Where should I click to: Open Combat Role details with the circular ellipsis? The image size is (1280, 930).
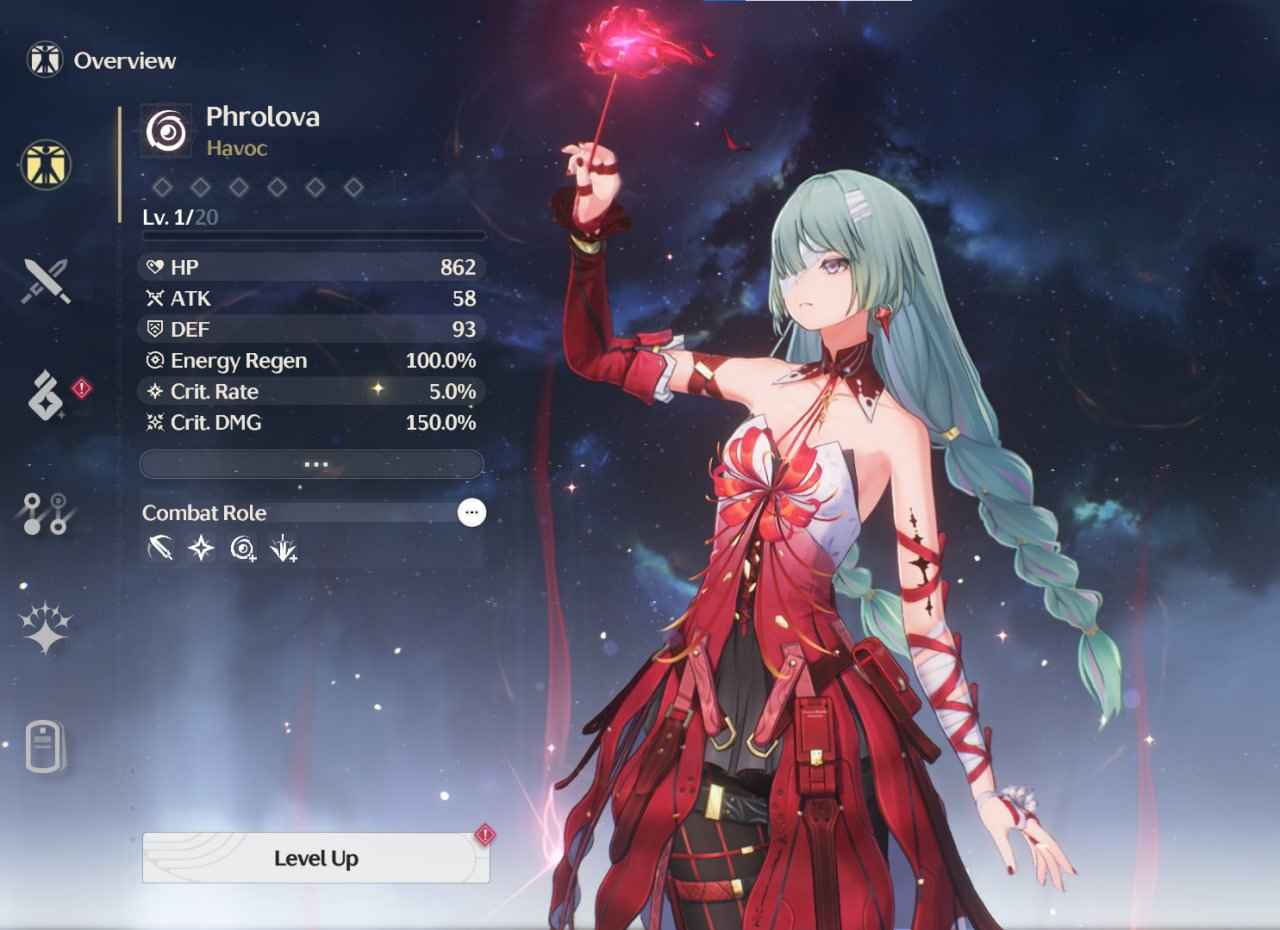click(x=472, y=512)
